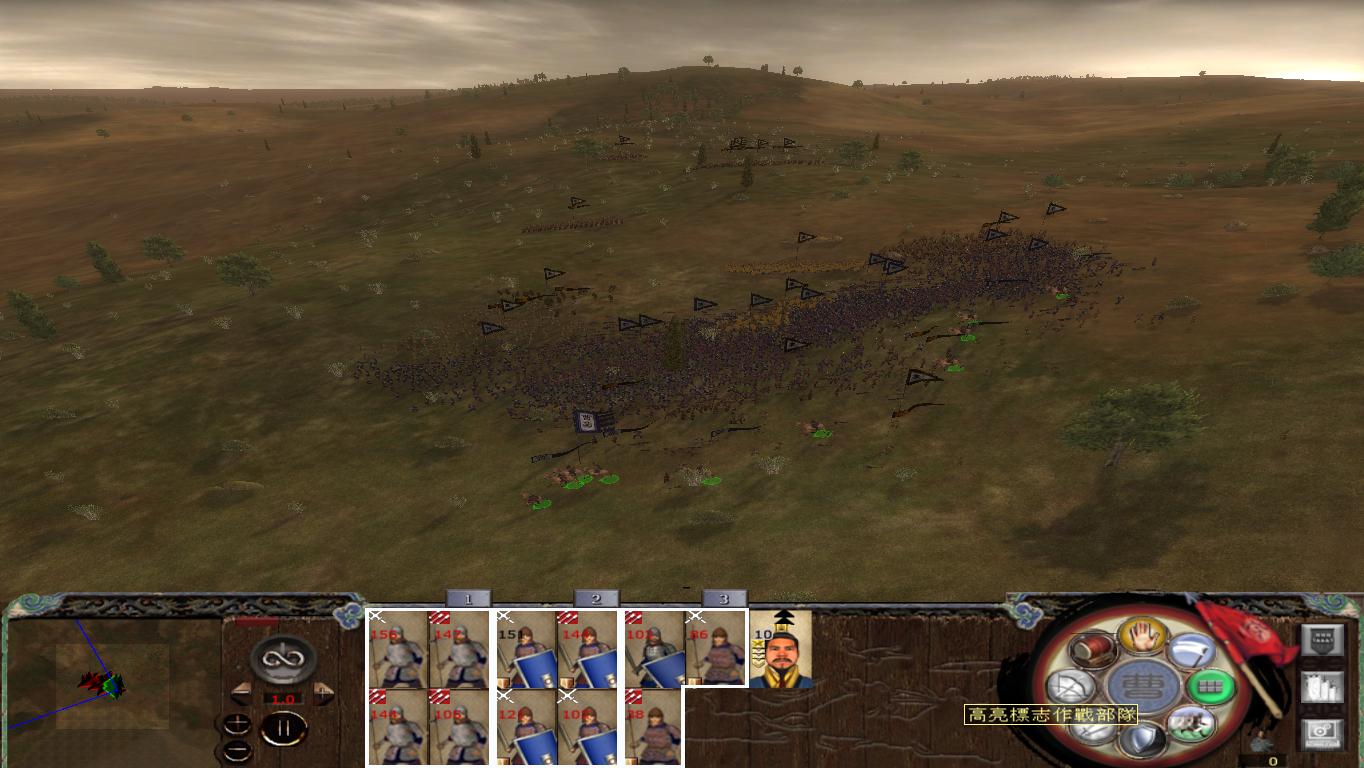Open the army overview panel icon
Image resolution: width=1364 pixels, height=768 pixels.
(1323, 639)
